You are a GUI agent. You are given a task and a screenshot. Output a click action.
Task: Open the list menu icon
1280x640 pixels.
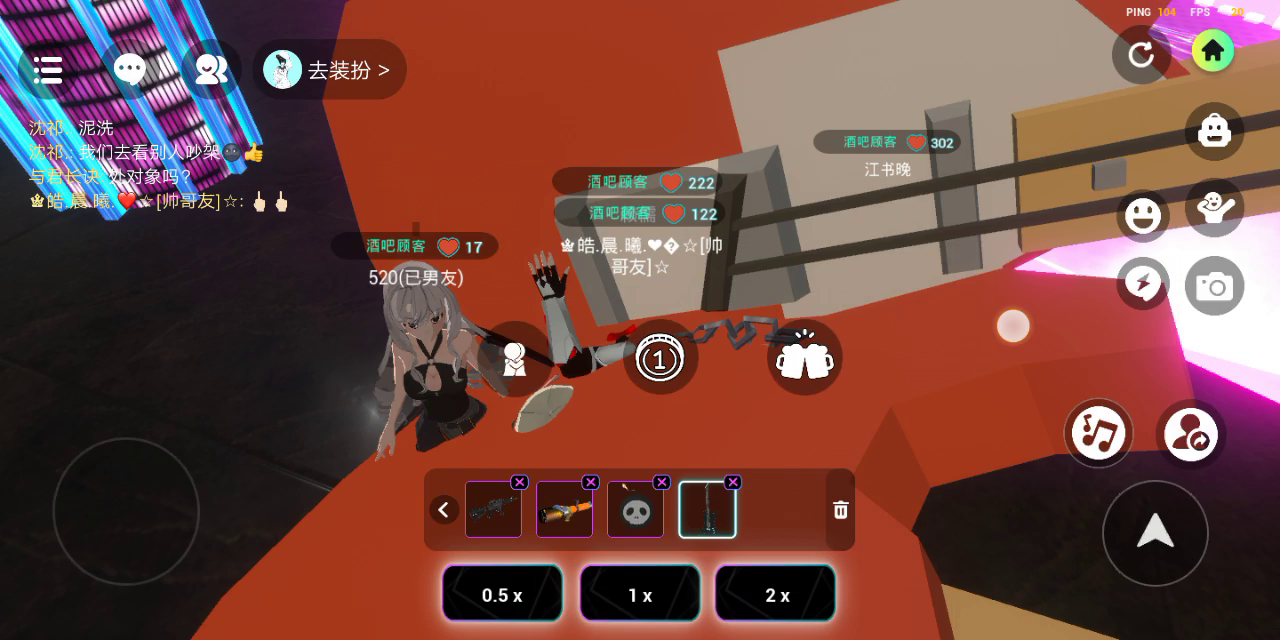coord(47,69)
